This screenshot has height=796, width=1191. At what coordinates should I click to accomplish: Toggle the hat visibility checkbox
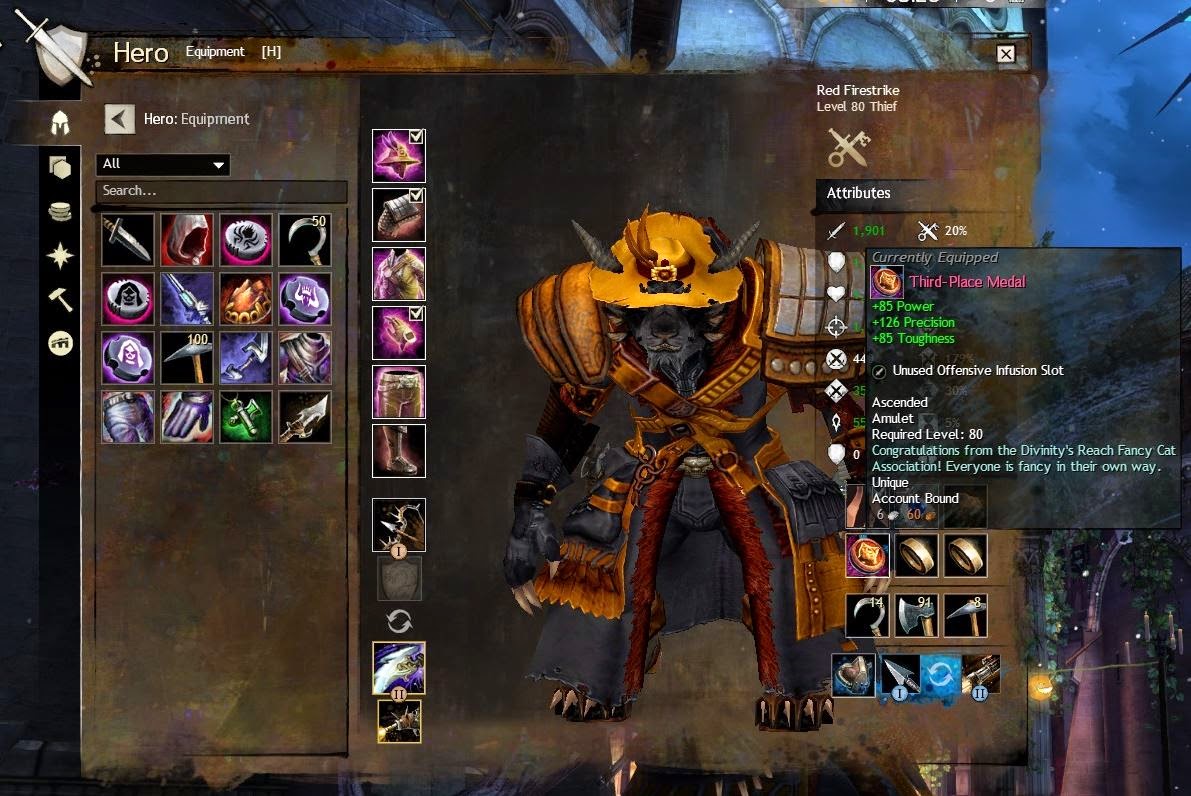point(416,137)
